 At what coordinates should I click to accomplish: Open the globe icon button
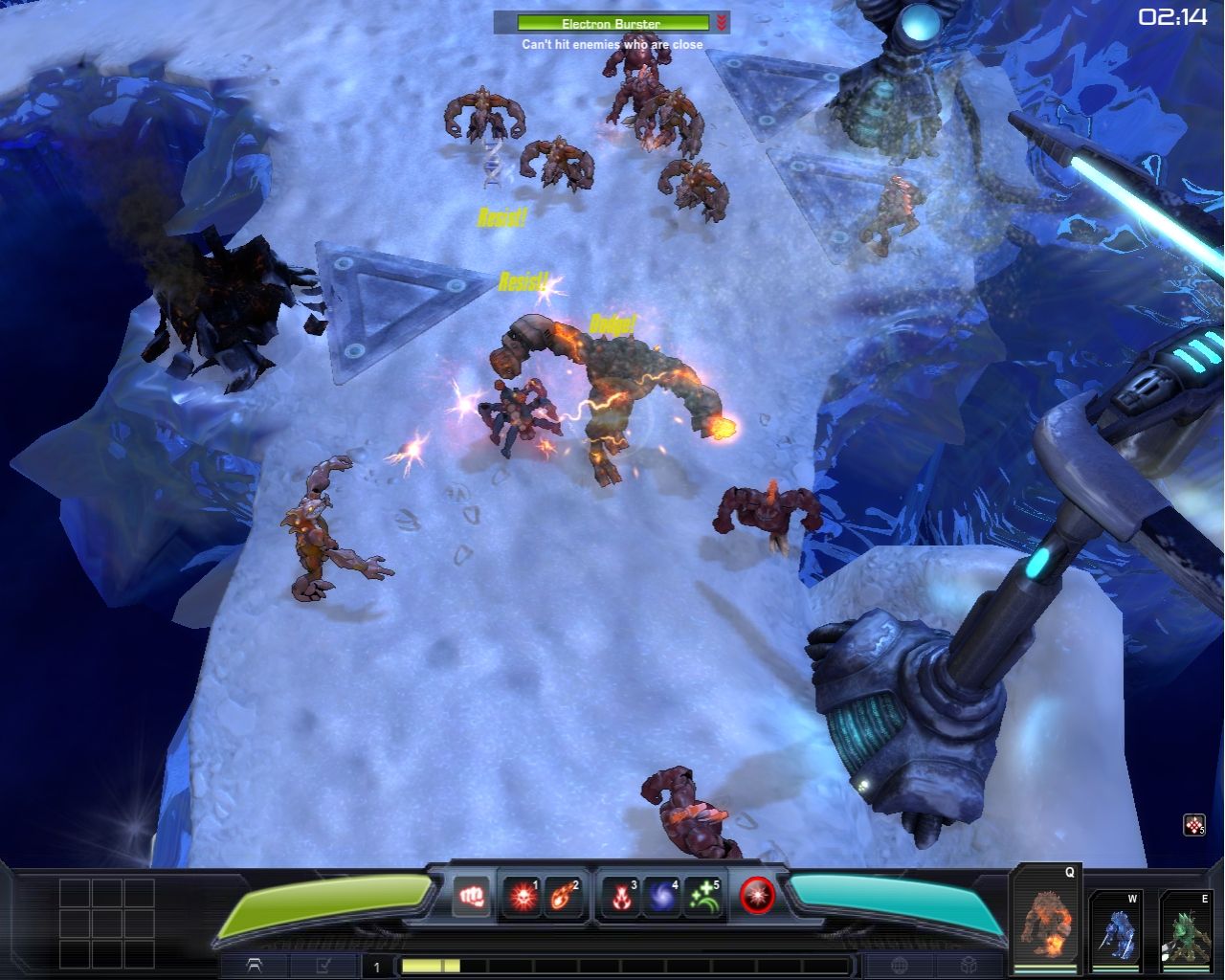point(901,966)
